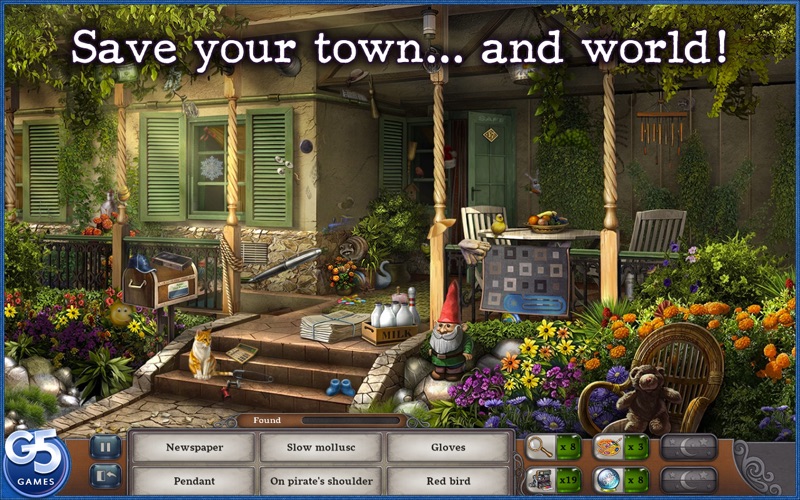Activate the paint palette tool
This screenshot has width=800, height=500.
[x=608, y=447]
